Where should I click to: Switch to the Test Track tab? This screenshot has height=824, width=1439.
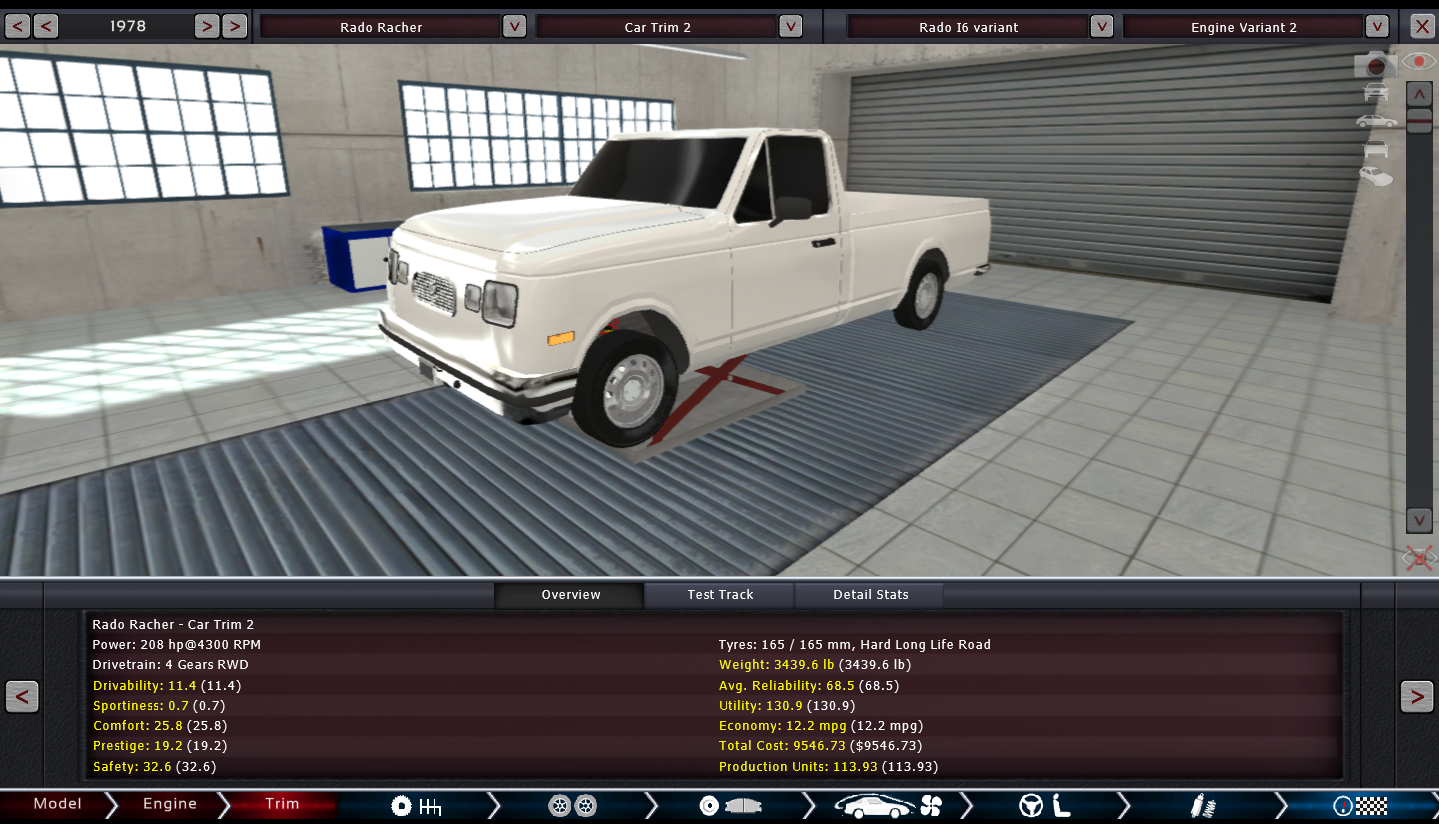tap(720, 595)
